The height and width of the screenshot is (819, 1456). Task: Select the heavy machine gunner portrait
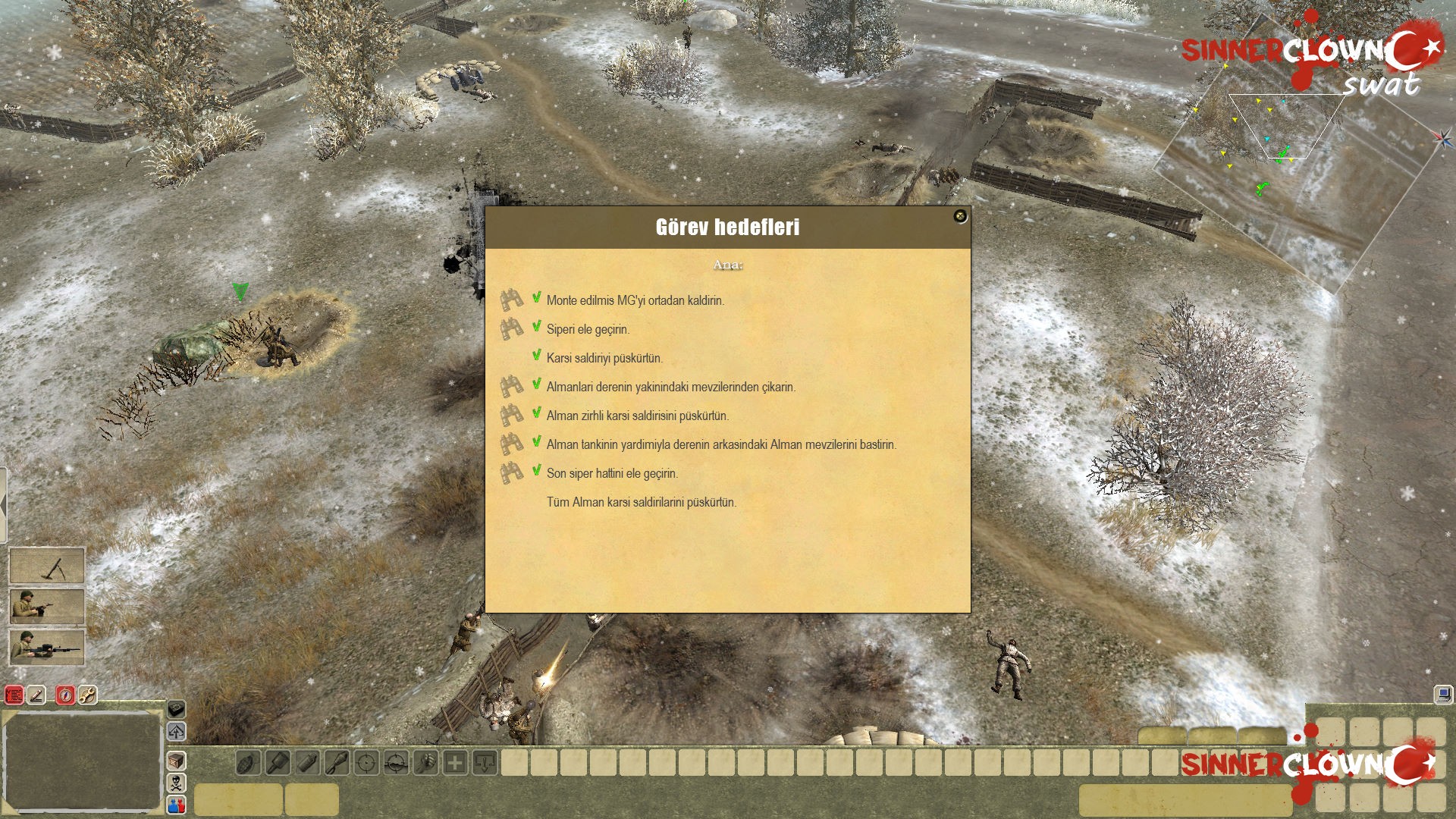[46, 648]
